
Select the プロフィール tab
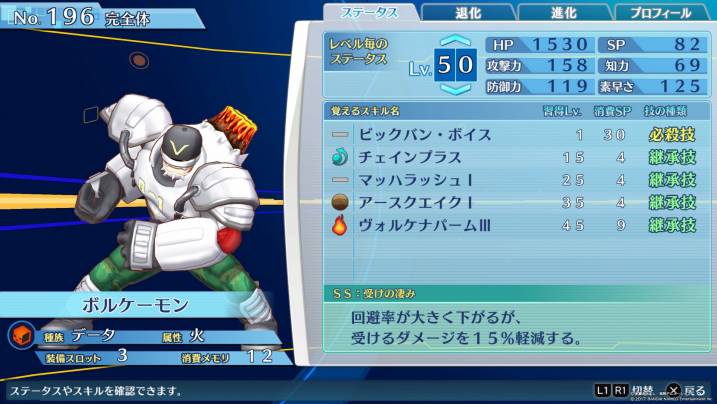pos(661,13)
